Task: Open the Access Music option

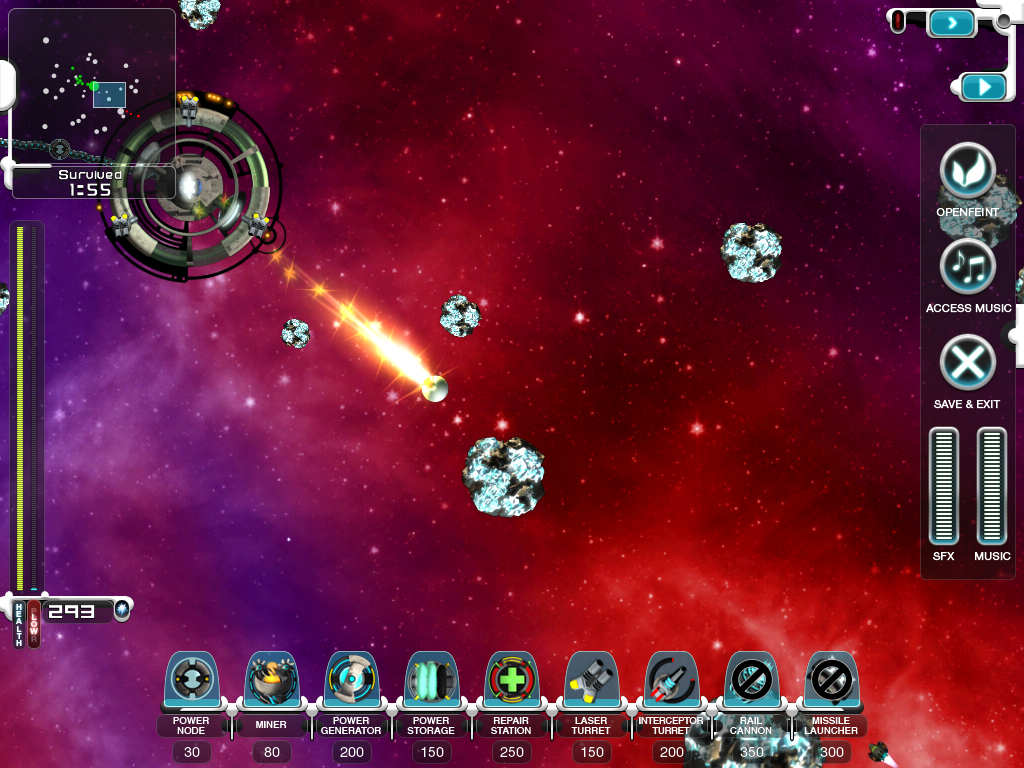Action: coord(967,267)
